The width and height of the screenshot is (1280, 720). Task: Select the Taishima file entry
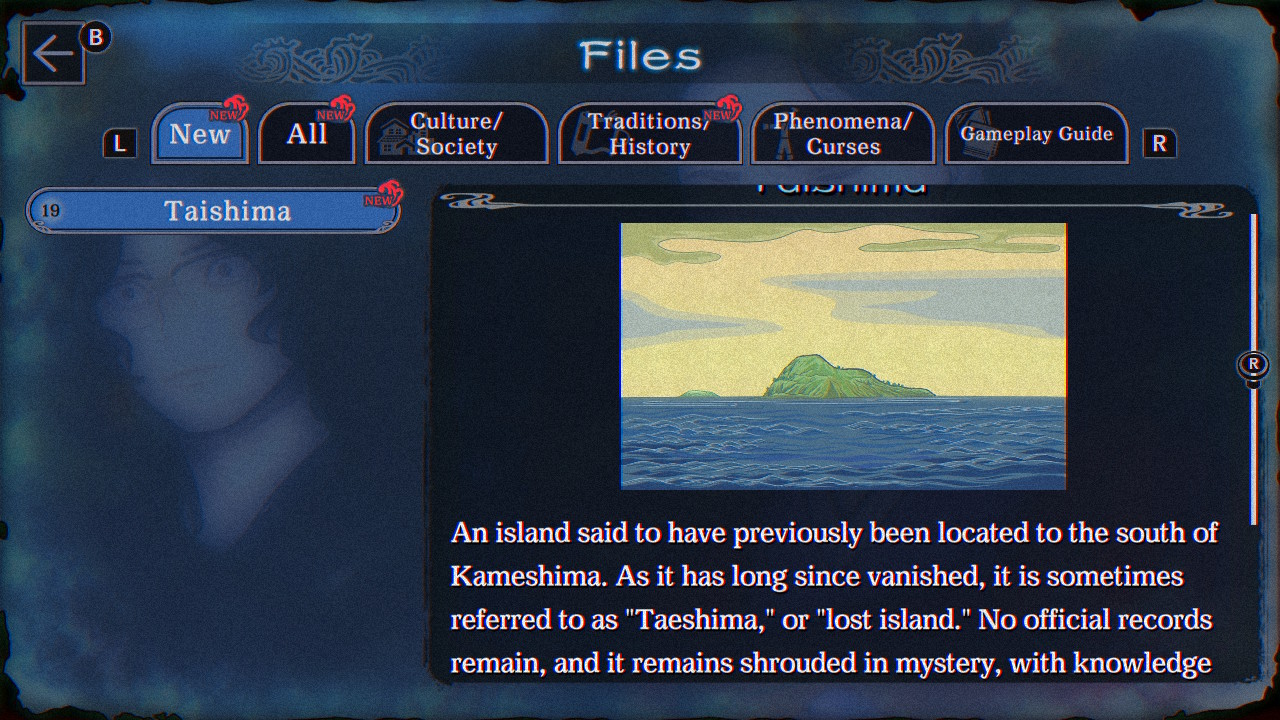(x=214, y=211)
